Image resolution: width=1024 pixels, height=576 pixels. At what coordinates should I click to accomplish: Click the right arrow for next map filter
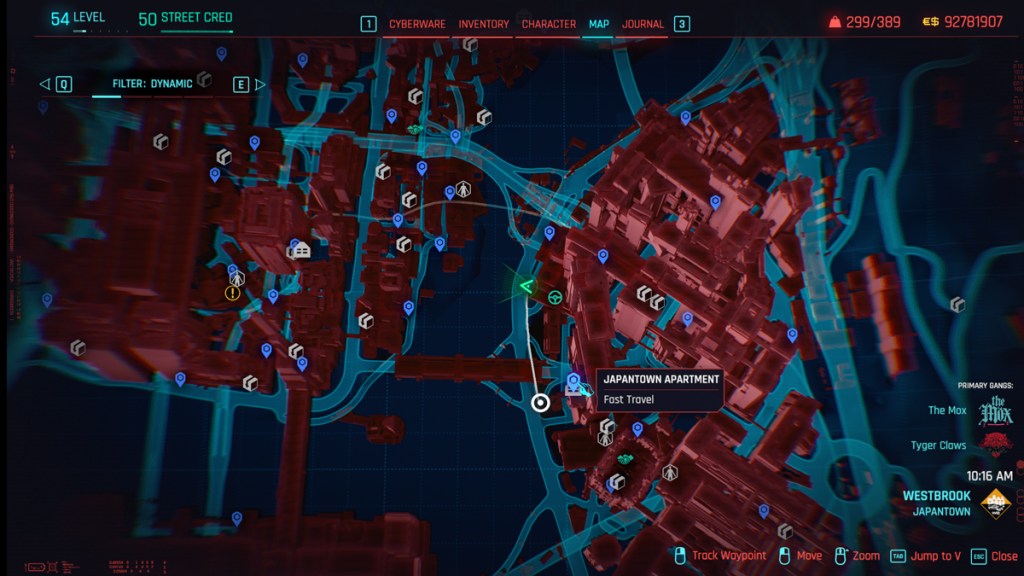tap(260, 84)
